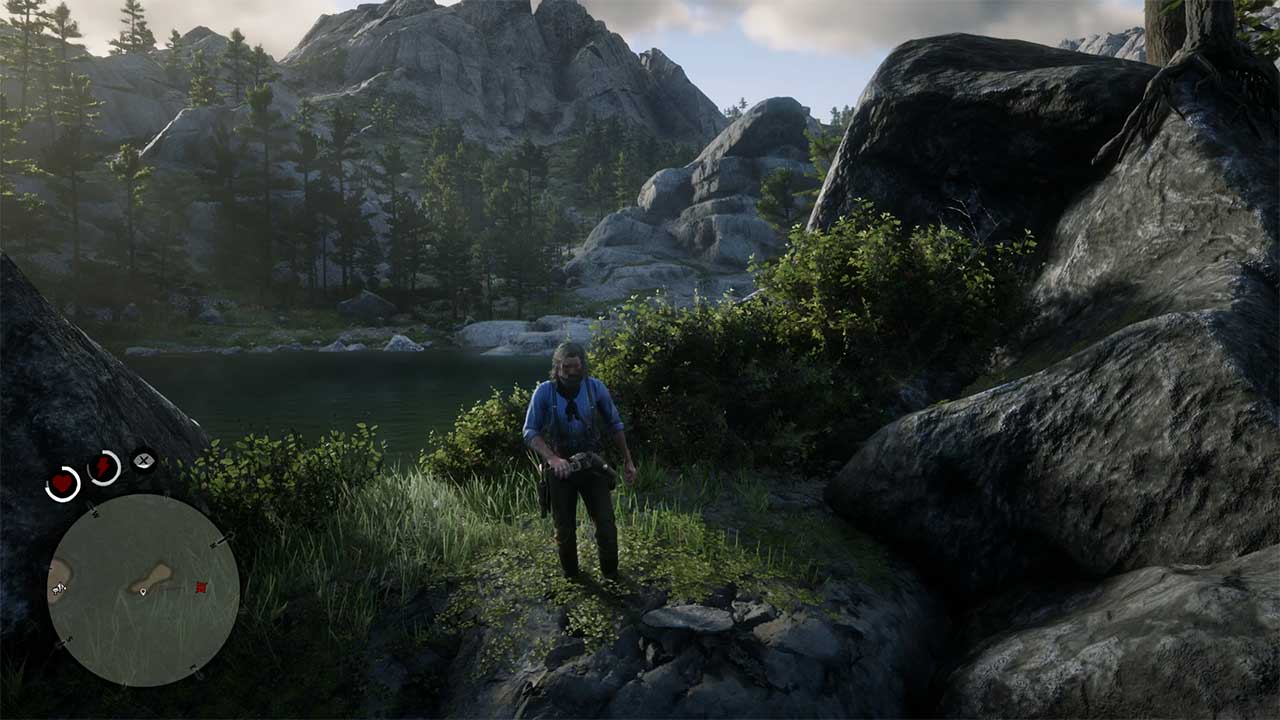This screenshot has height=720, width=1280.
Task: Click the white fish icon on minimap
Action: click(x=58, y=590)
